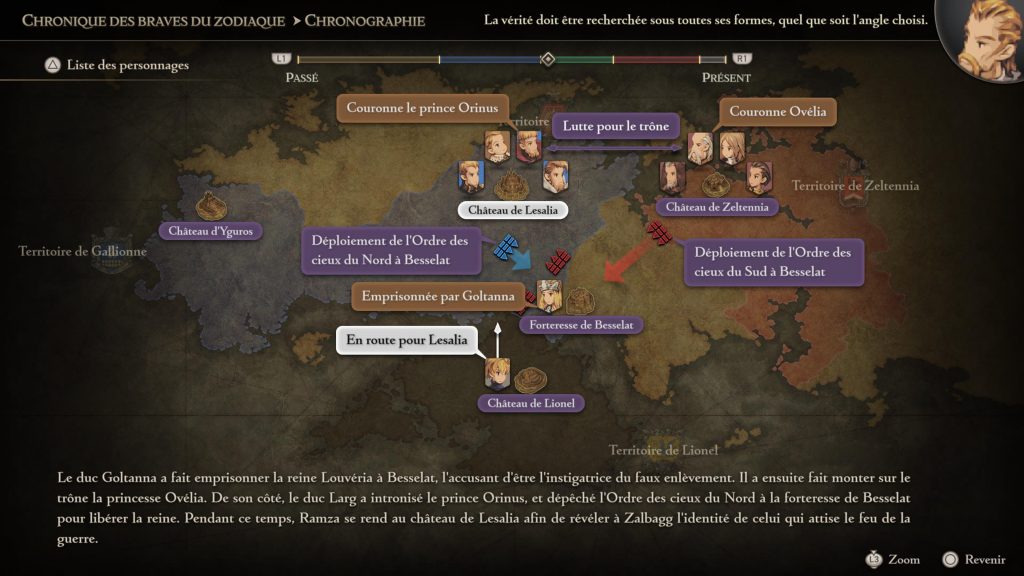Show the 'En route pour Lesalia' event
This screenshot has width=1024, height=576.
coord(406,341)
